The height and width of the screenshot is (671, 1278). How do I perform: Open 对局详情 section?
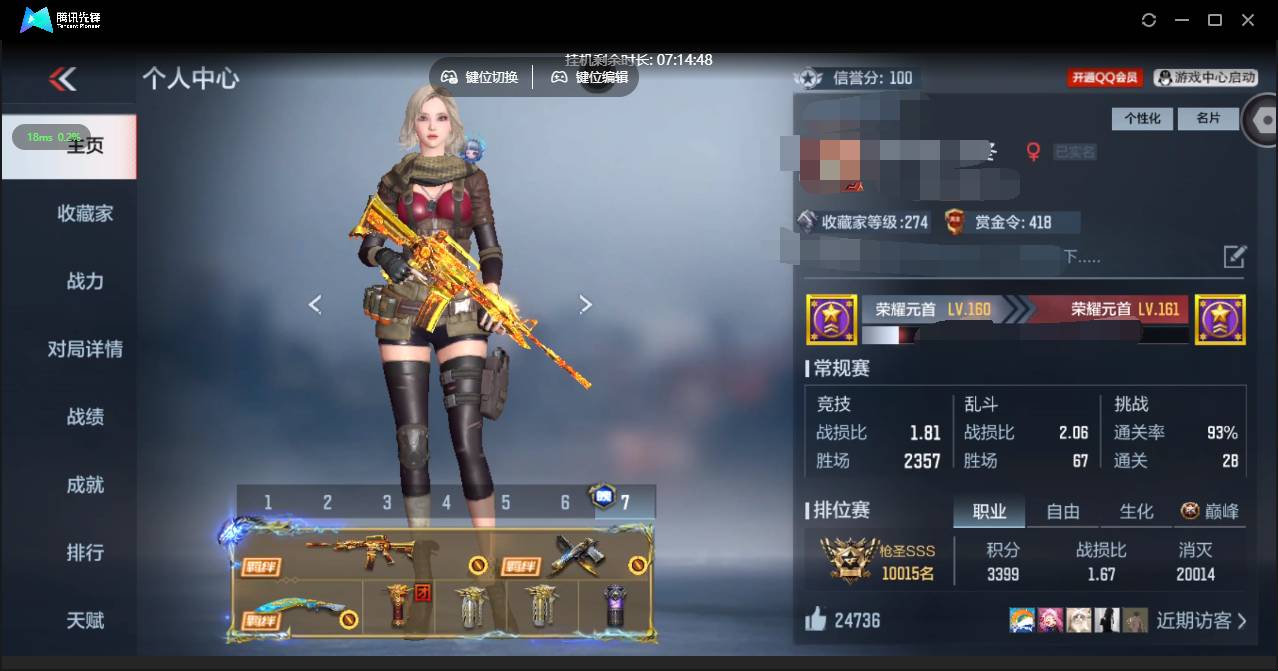click(x=85, y=349)
